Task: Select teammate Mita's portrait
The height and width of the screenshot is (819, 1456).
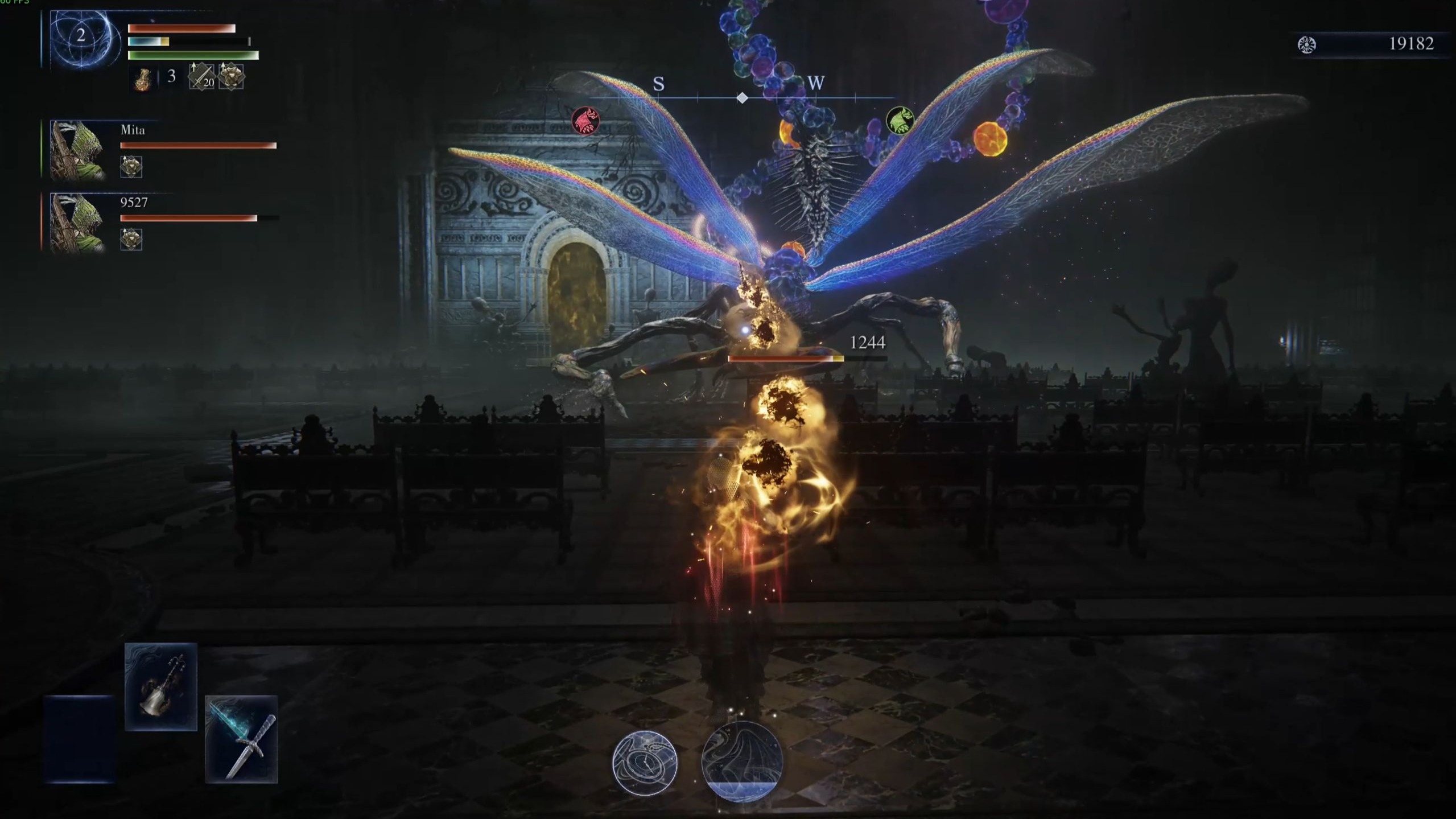Action: pyautogui.click(x=78, y=150)
